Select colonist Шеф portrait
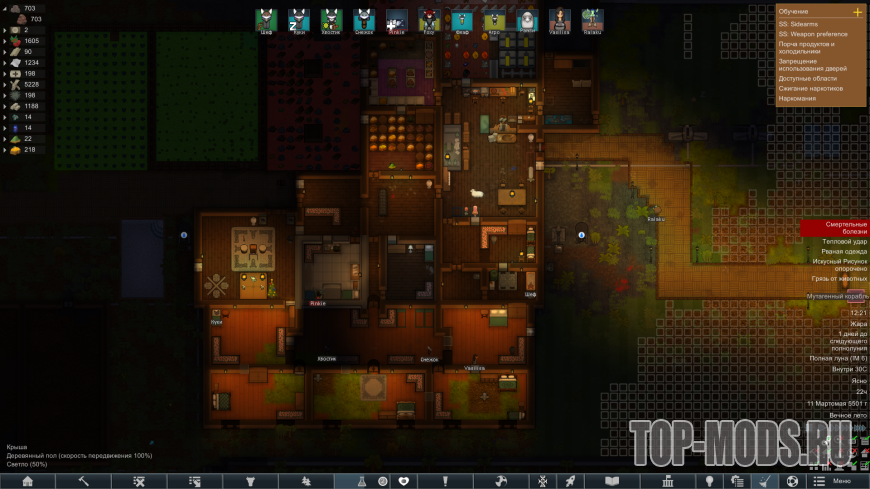Screen dimensions: 870x489 (265, 20)
